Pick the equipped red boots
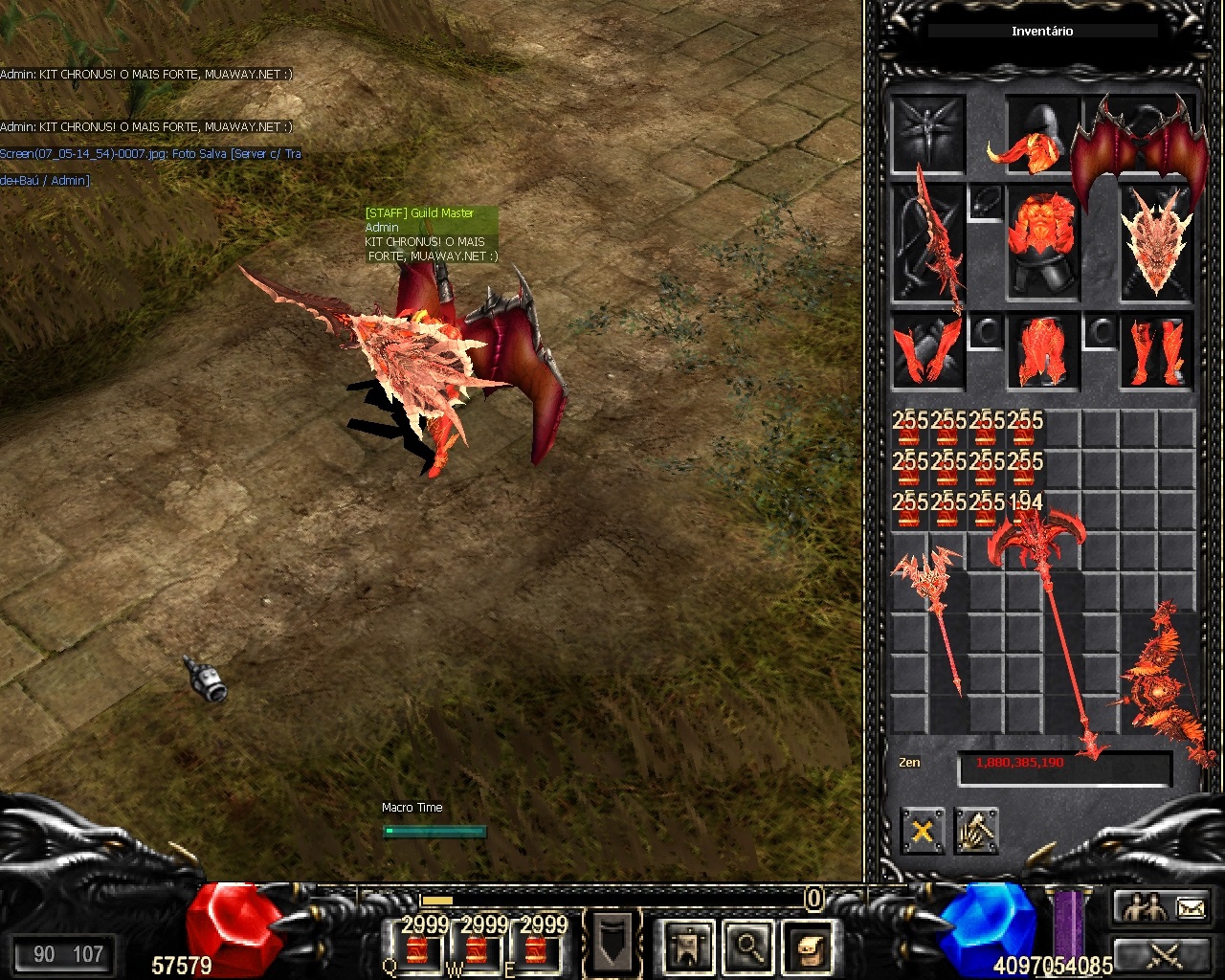The width and height of the screenshot is (1225, 980). coord(1157,351)
